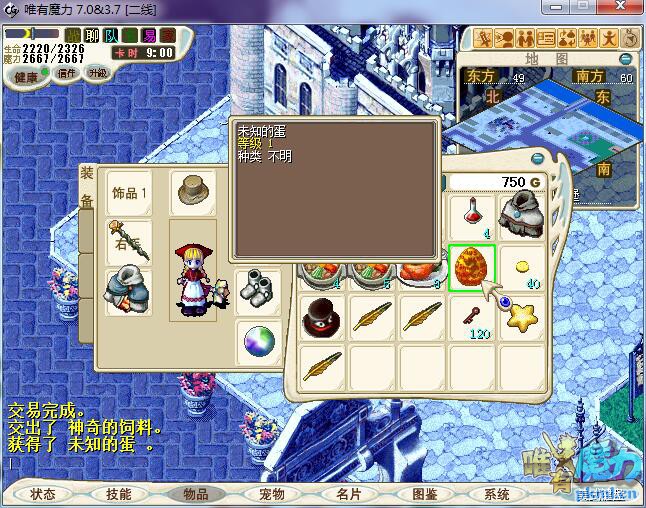Open the 状态 status menu
The image size is (646, 508).
(43, 494)
